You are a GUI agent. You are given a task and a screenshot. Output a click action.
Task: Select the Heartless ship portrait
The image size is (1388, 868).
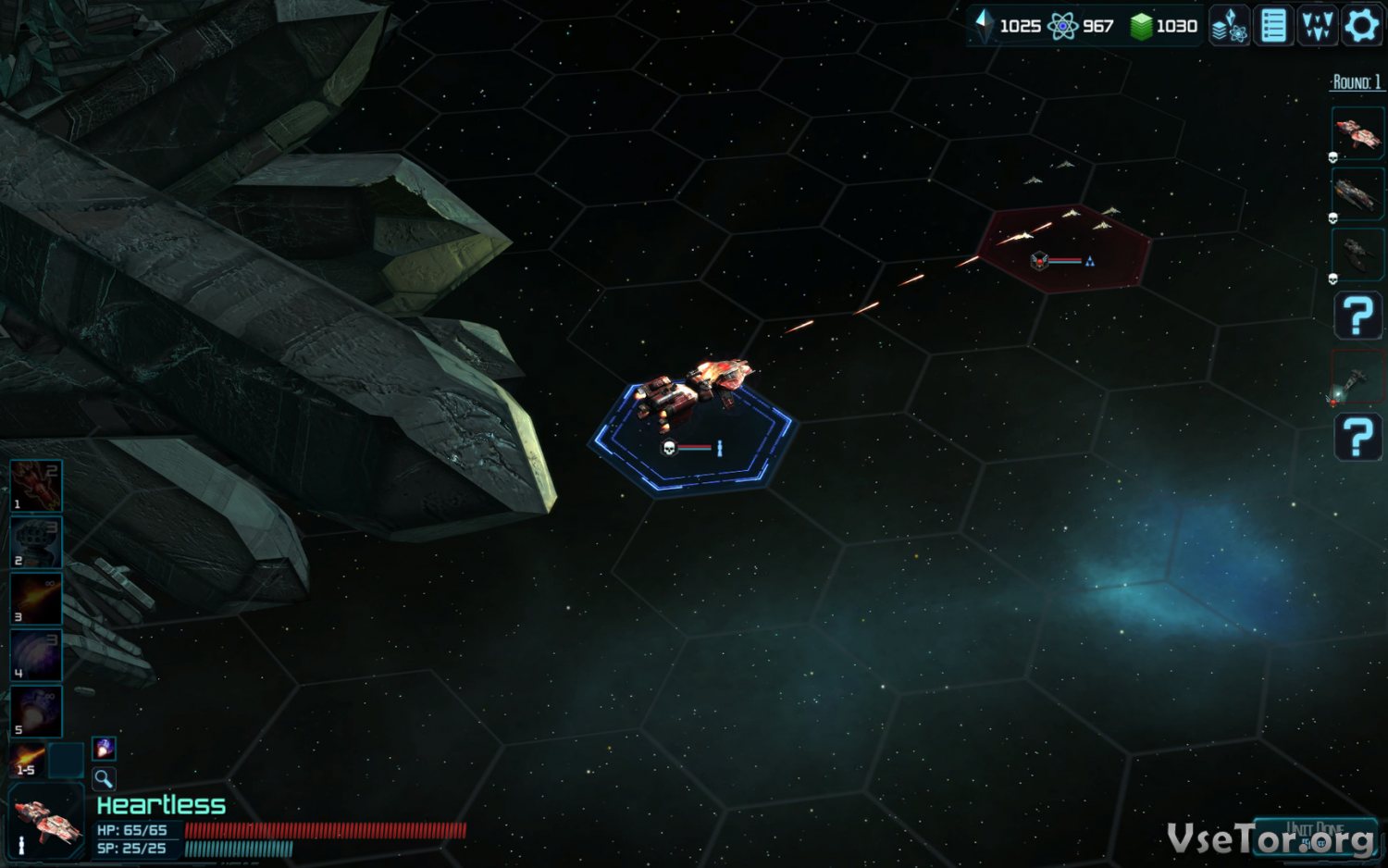[44, 823]
